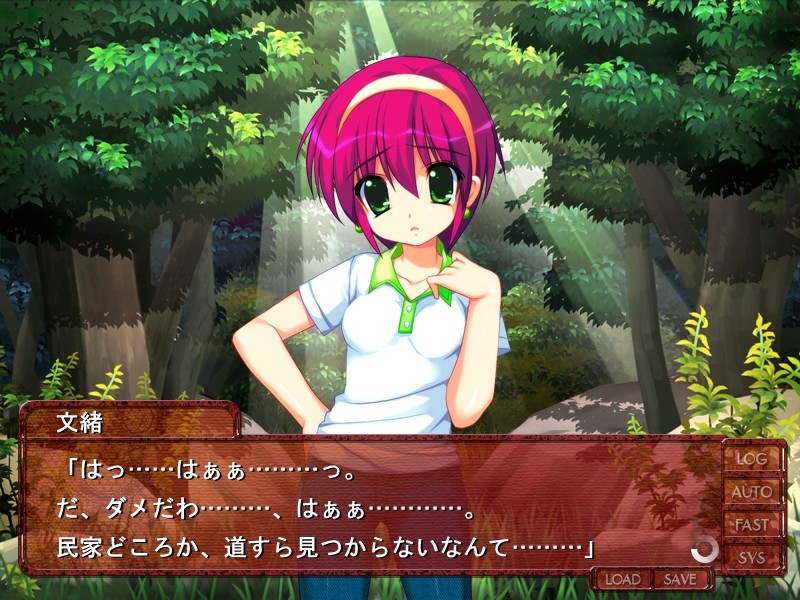Toggle AUTO text advance mode

click(752, 492)
